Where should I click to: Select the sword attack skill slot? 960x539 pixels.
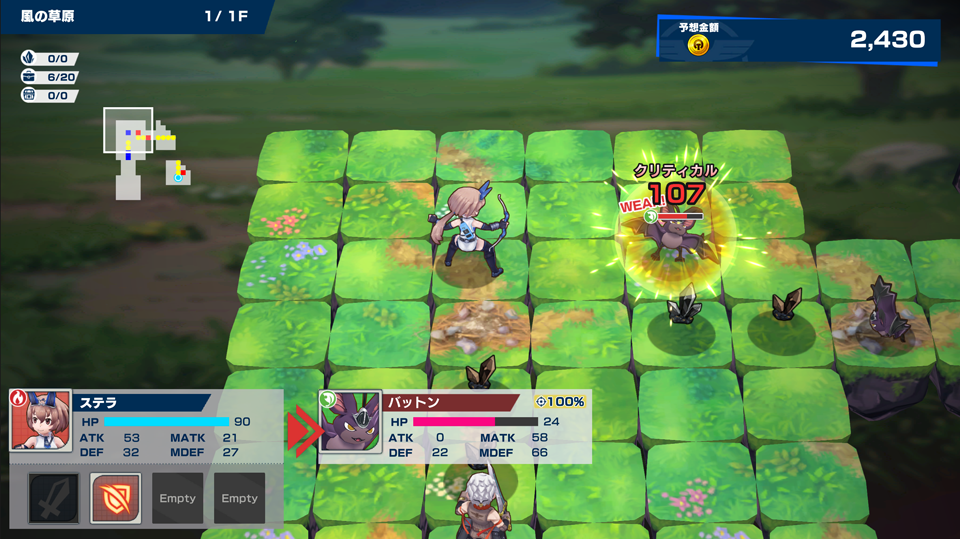[x=54, y=498]
